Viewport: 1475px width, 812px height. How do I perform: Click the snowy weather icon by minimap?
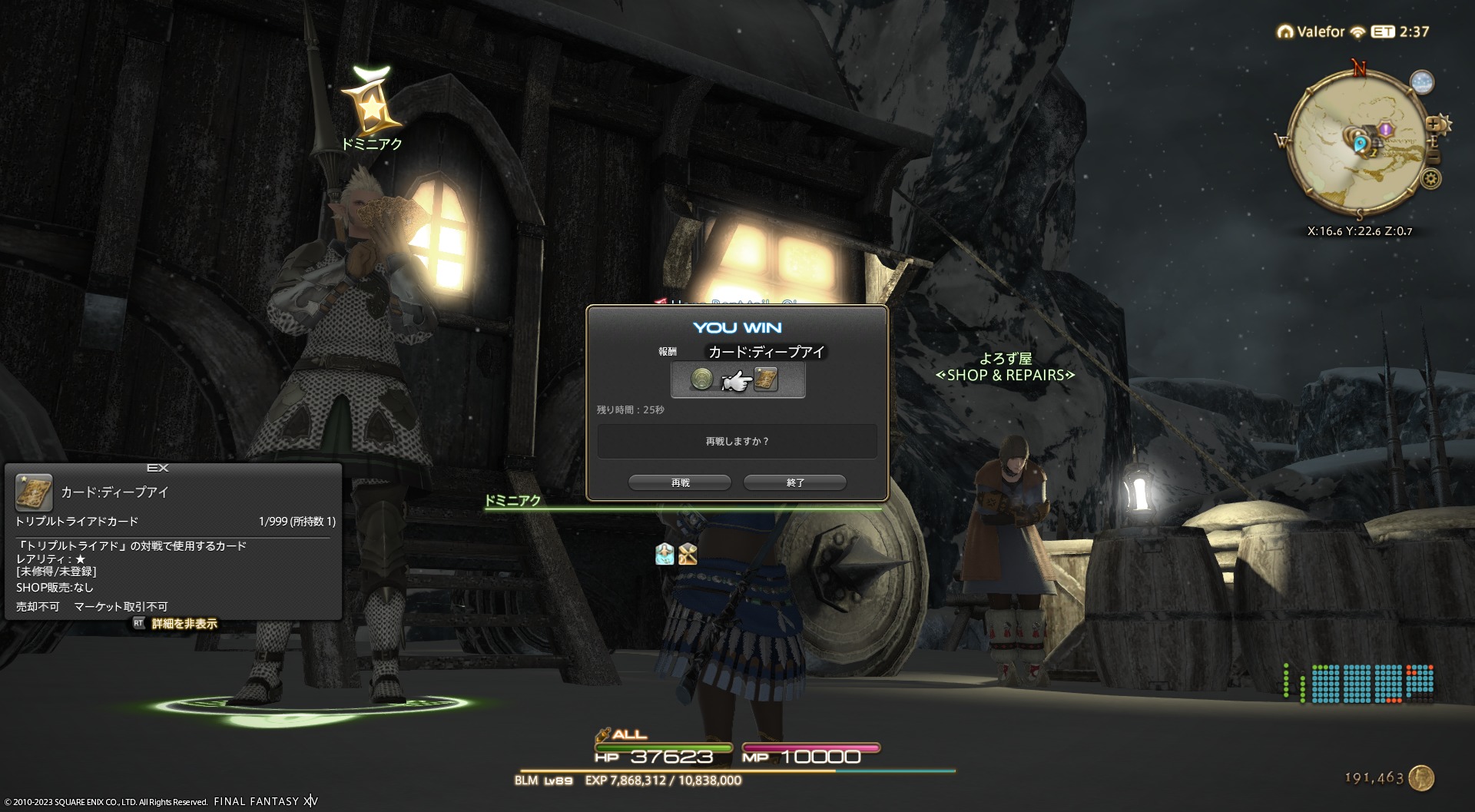tap(1422, 82)
